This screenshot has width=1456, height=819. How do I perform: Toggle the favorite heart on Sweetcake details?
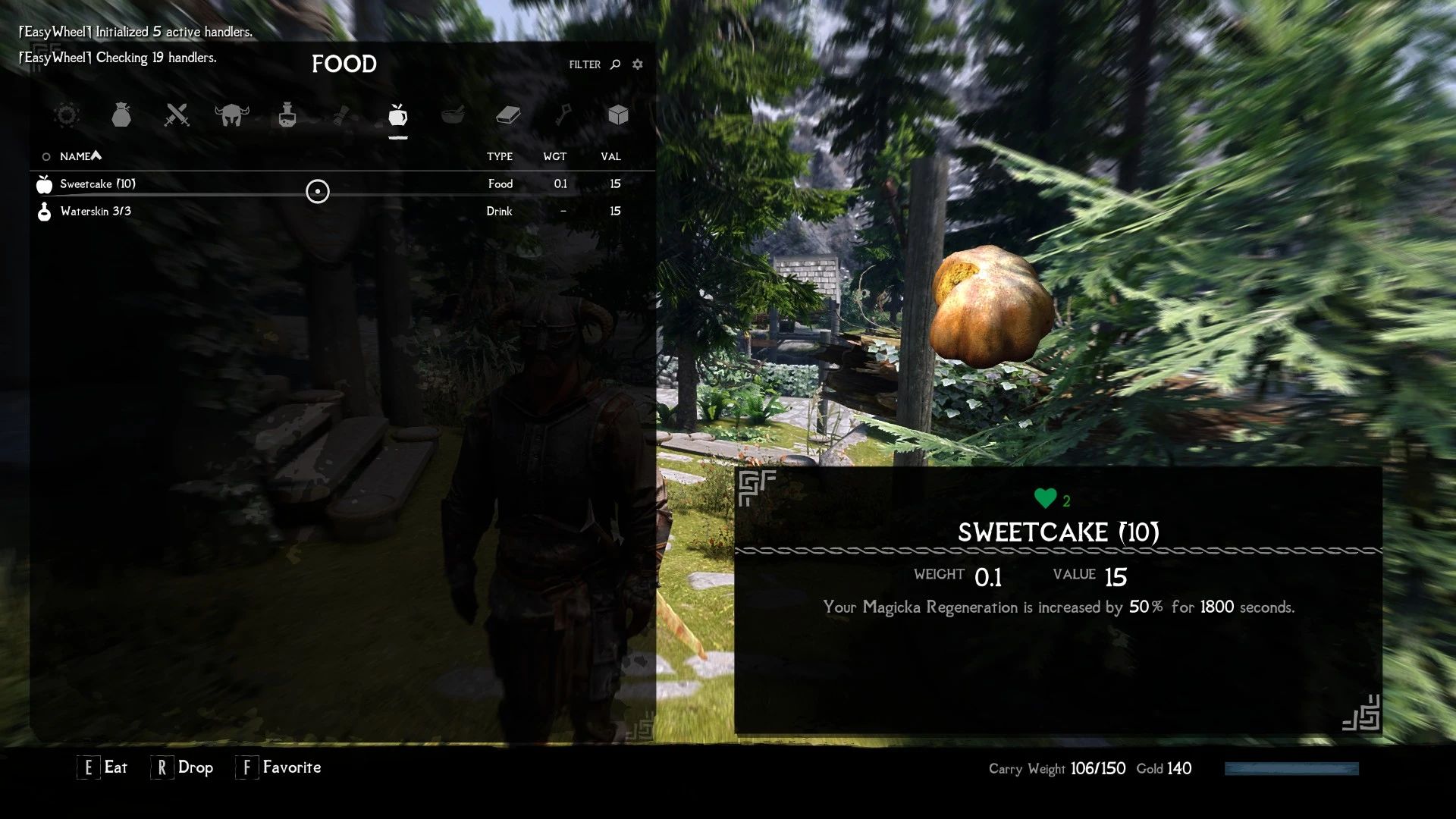point(1044,497)
